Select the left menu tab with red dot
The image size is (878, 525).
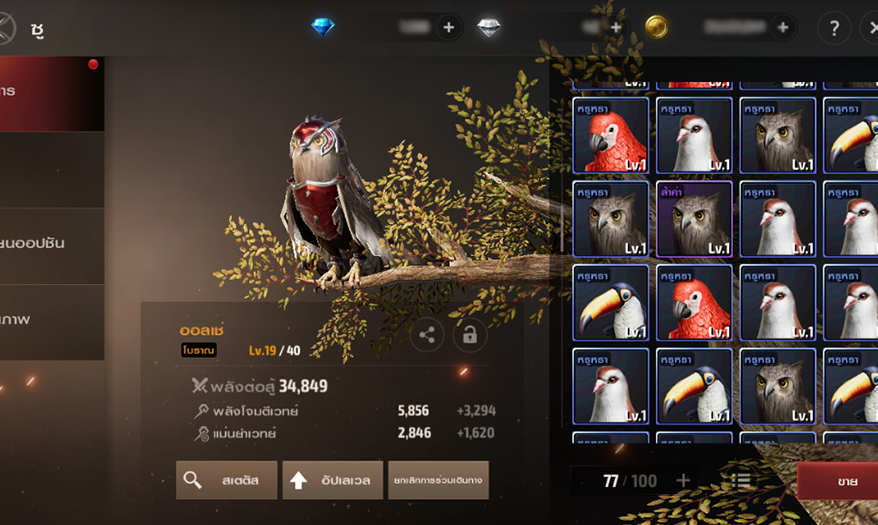50,92
